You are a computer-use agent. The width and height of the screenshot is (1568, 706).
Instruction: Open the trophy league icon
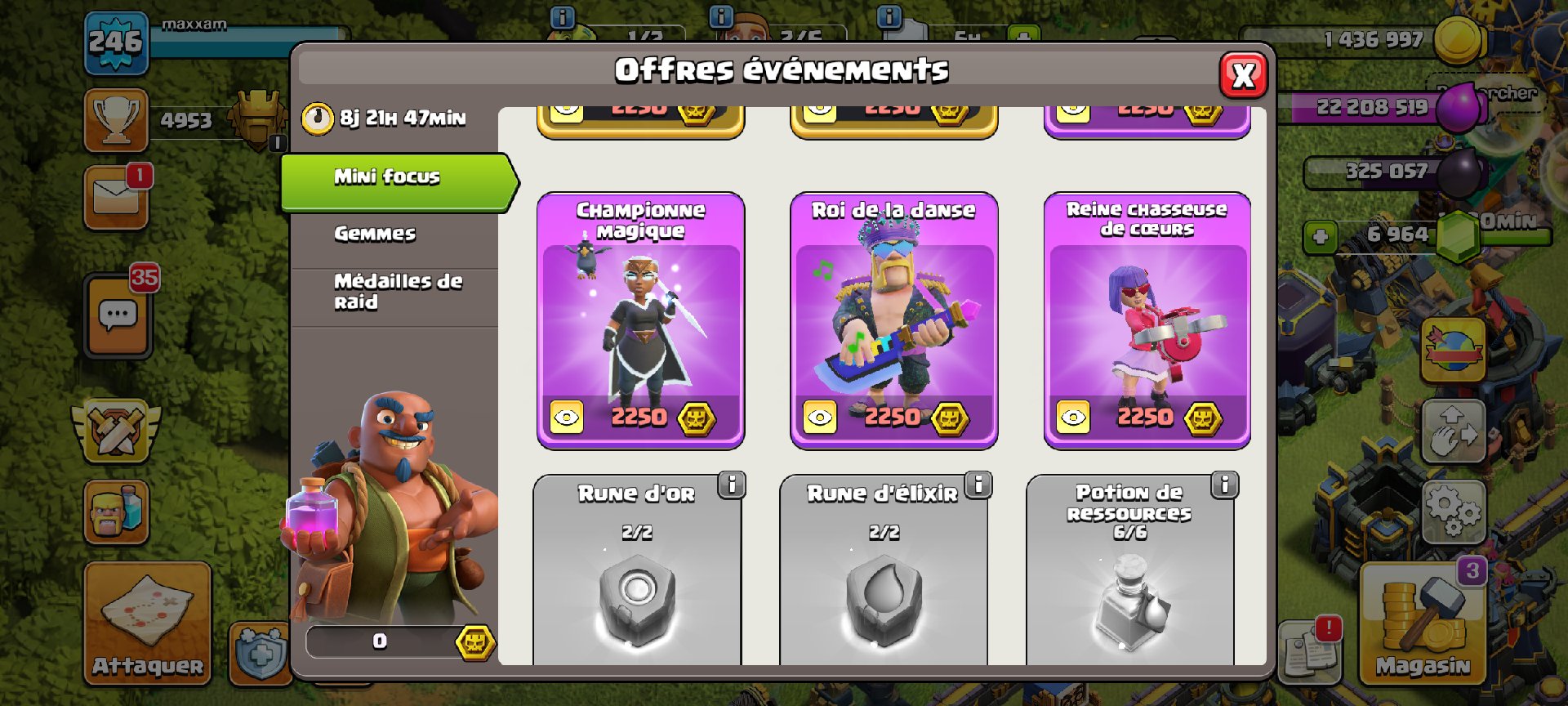click(x=116, y=120)
